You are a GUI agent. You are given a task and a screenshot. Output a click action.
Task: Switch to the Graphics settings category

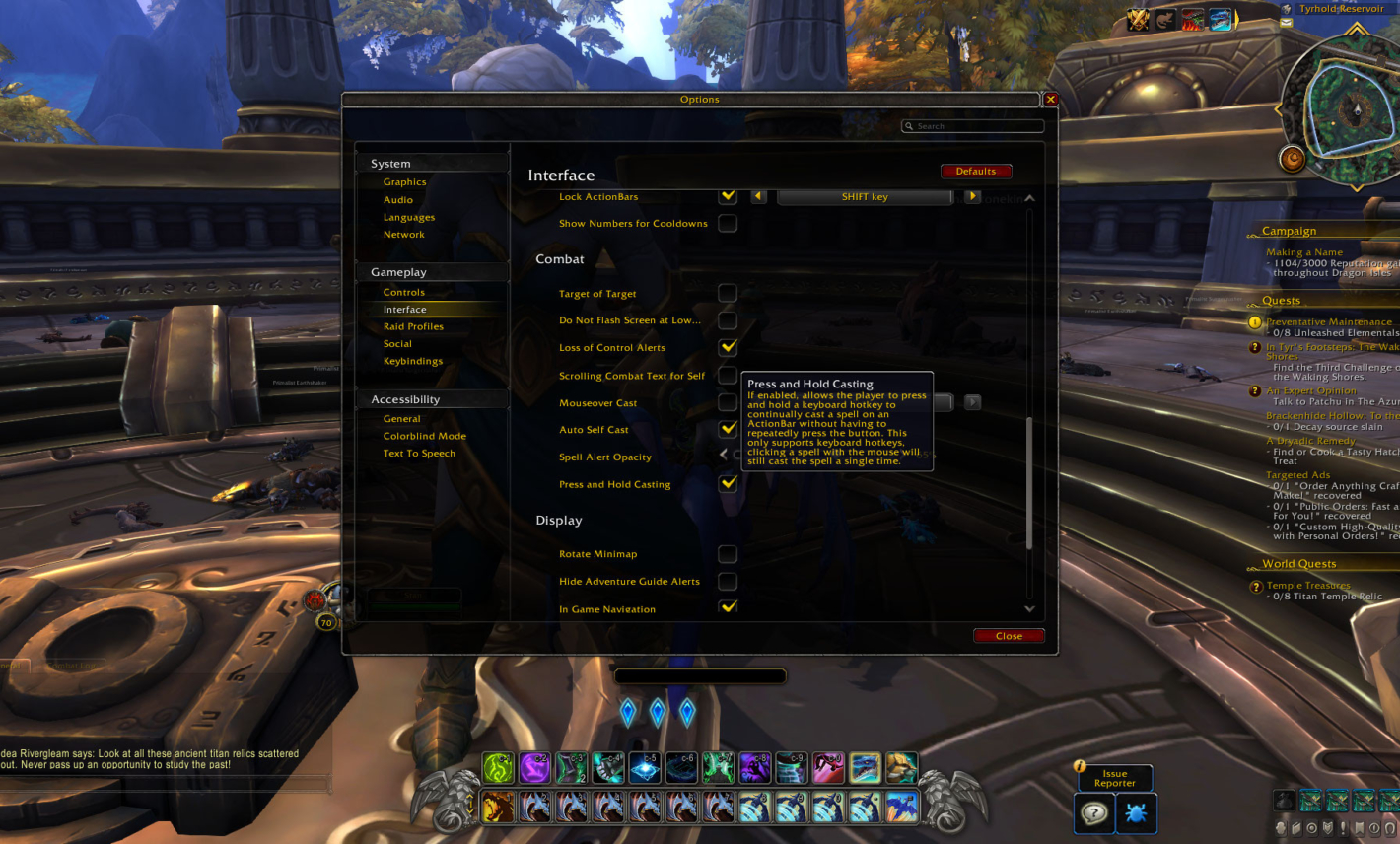coord(404,181)
